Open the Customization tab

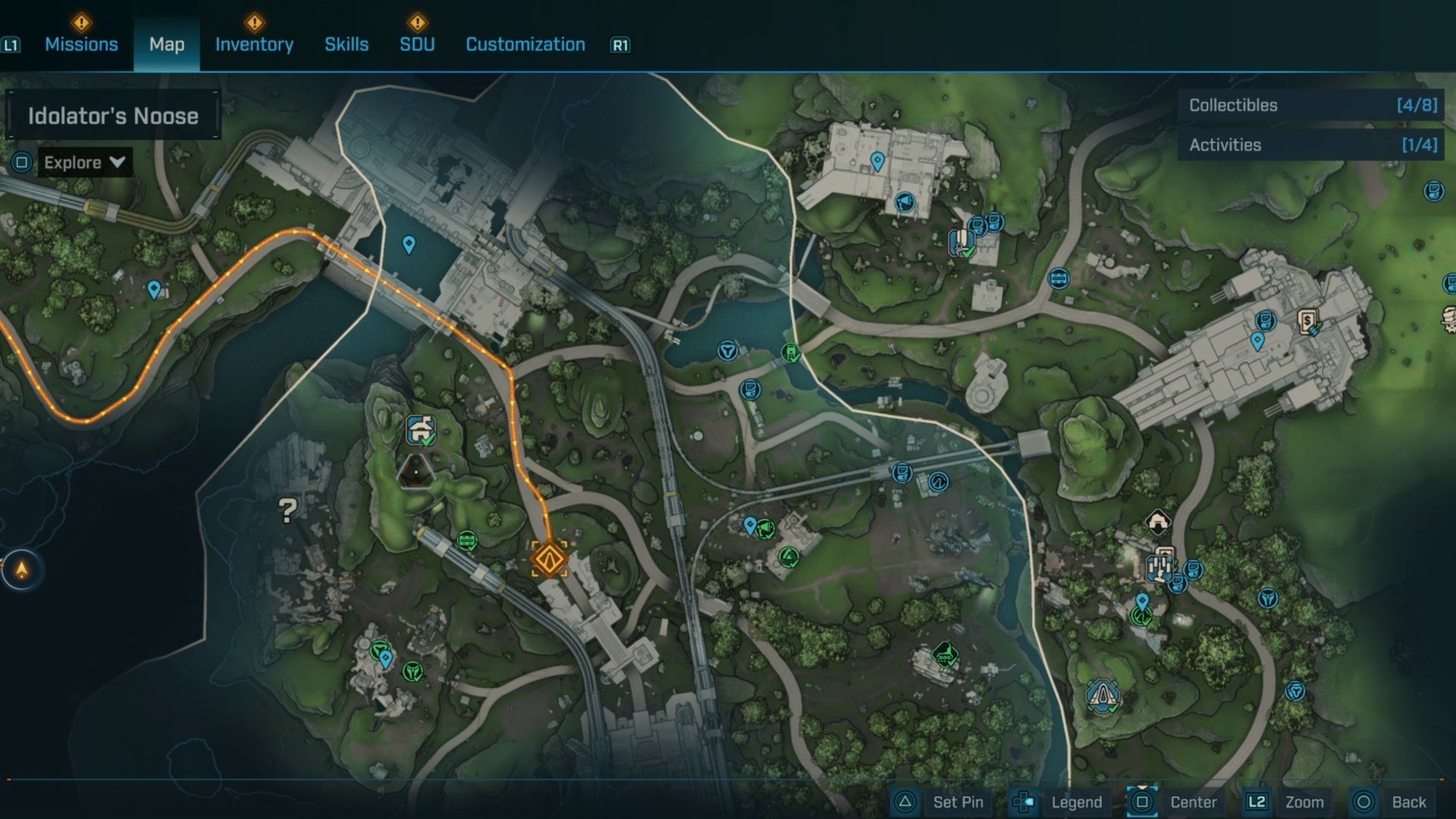[526, 44]
